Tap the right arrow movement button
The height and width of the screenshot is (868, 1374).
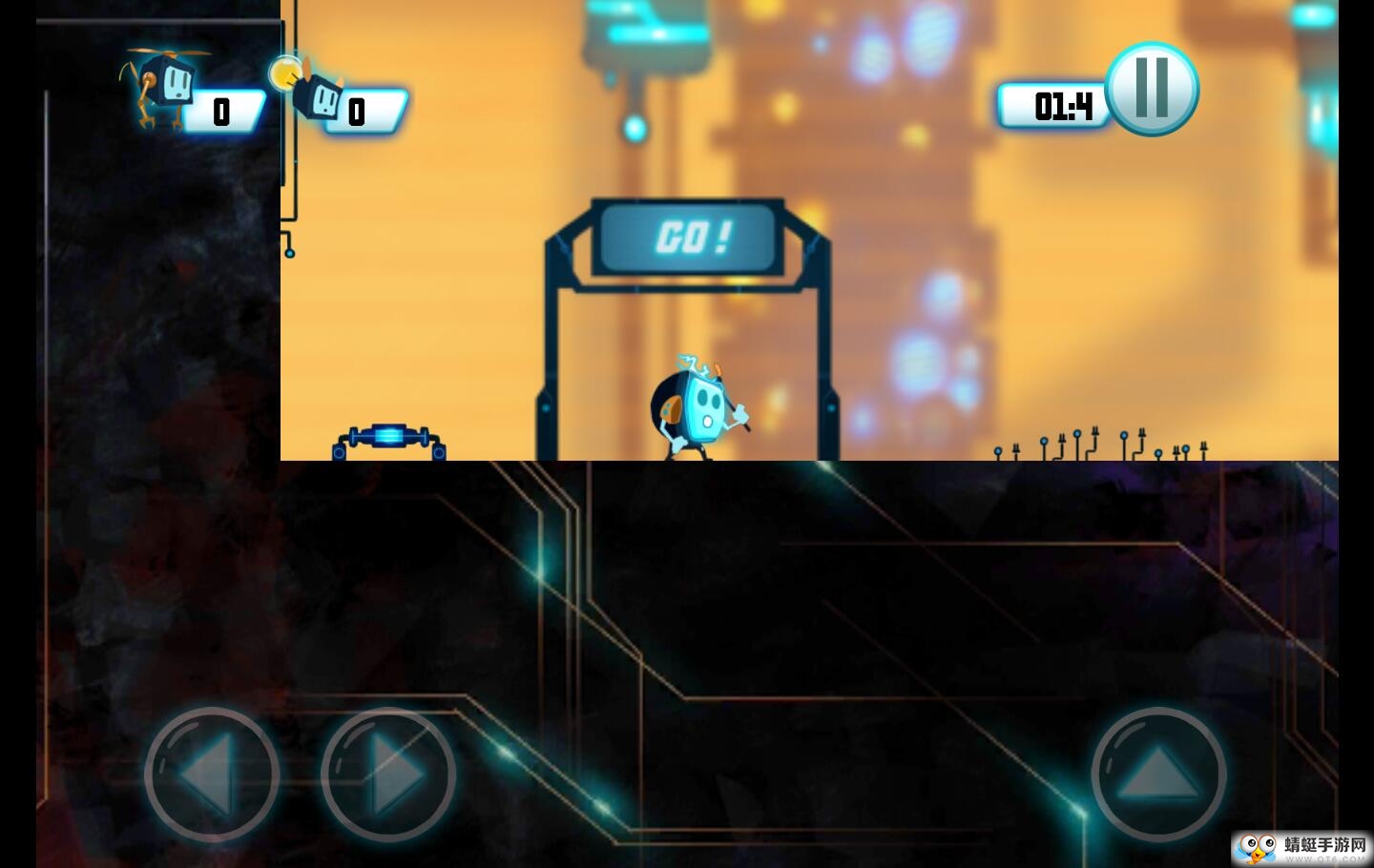[388, 774]
